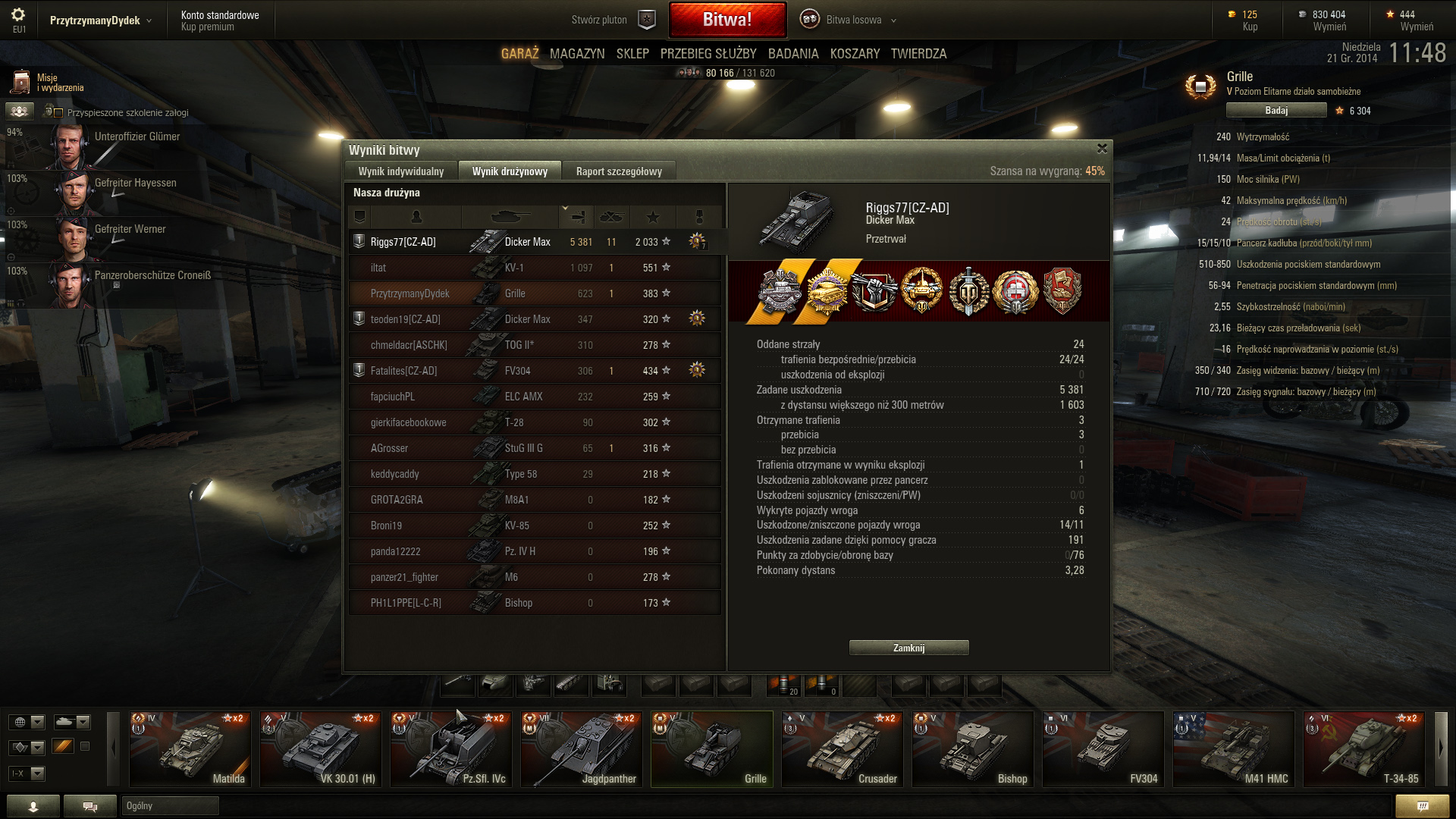Click the Zamknij button
The width and height of the screenshot is (1456, 819).
click(908, 648)
